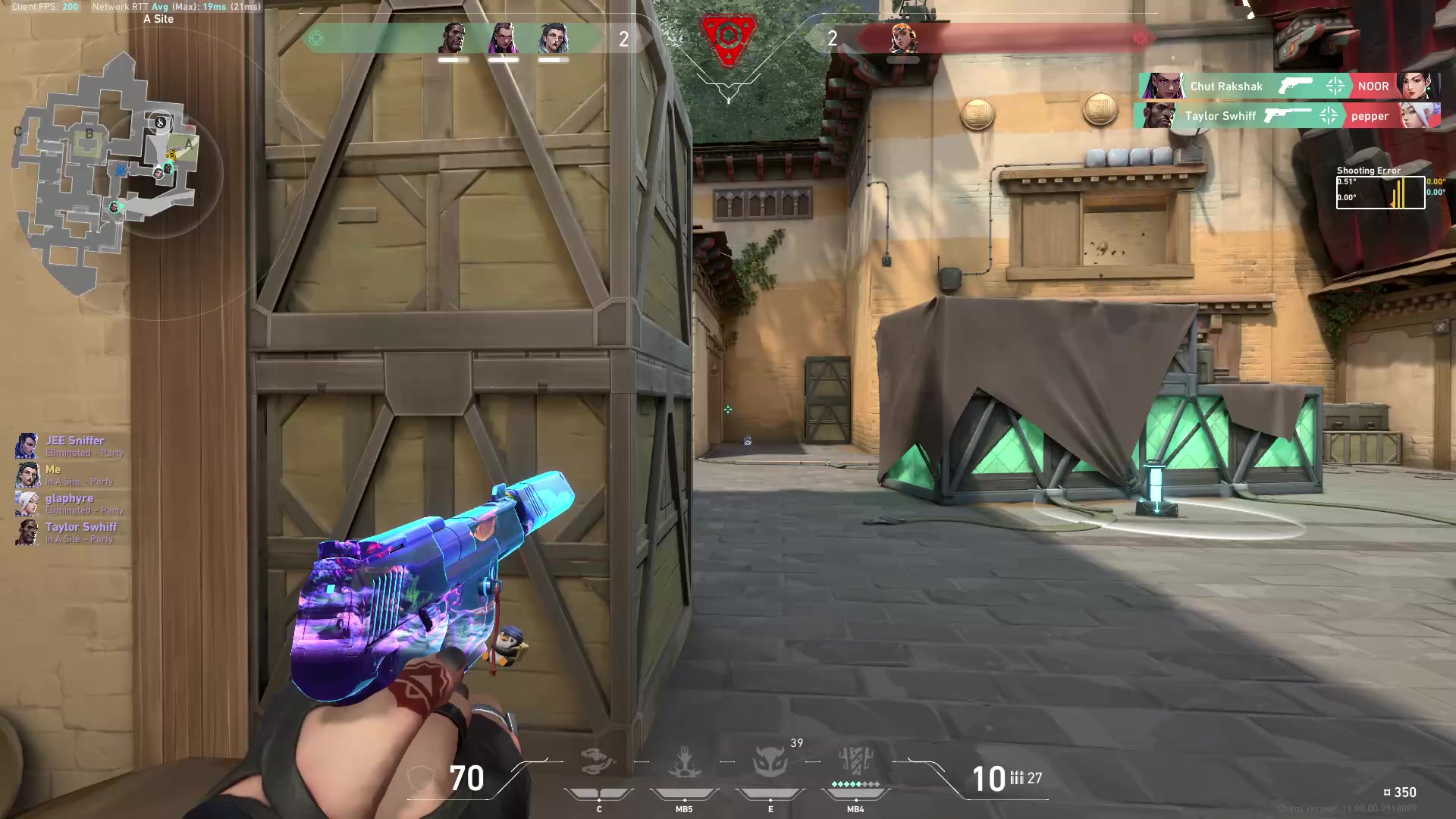Click the pistol weapon icon beside NOOR
Screen dimensions: 1456x819
coord(1294,86)
